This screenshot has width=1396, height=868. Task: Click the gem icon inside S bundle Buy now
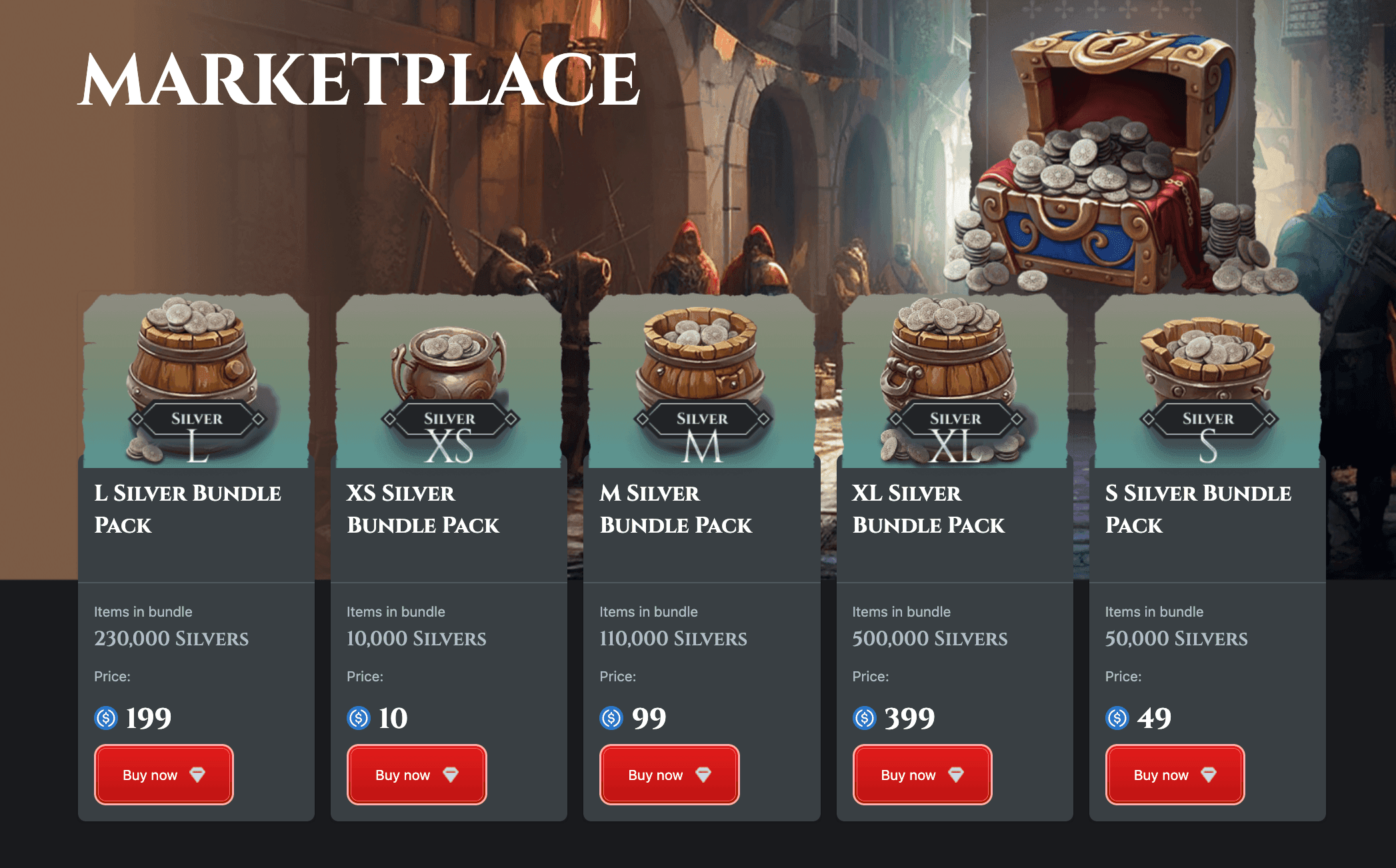[x=1210, y=775]
